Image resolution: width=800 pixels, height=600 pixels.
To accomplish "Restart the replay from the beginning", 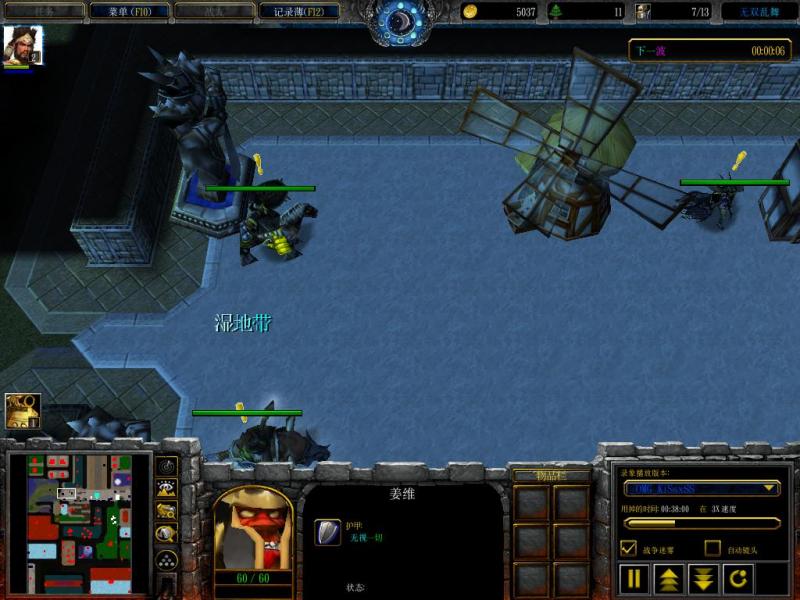I will [x=736, y=578].
